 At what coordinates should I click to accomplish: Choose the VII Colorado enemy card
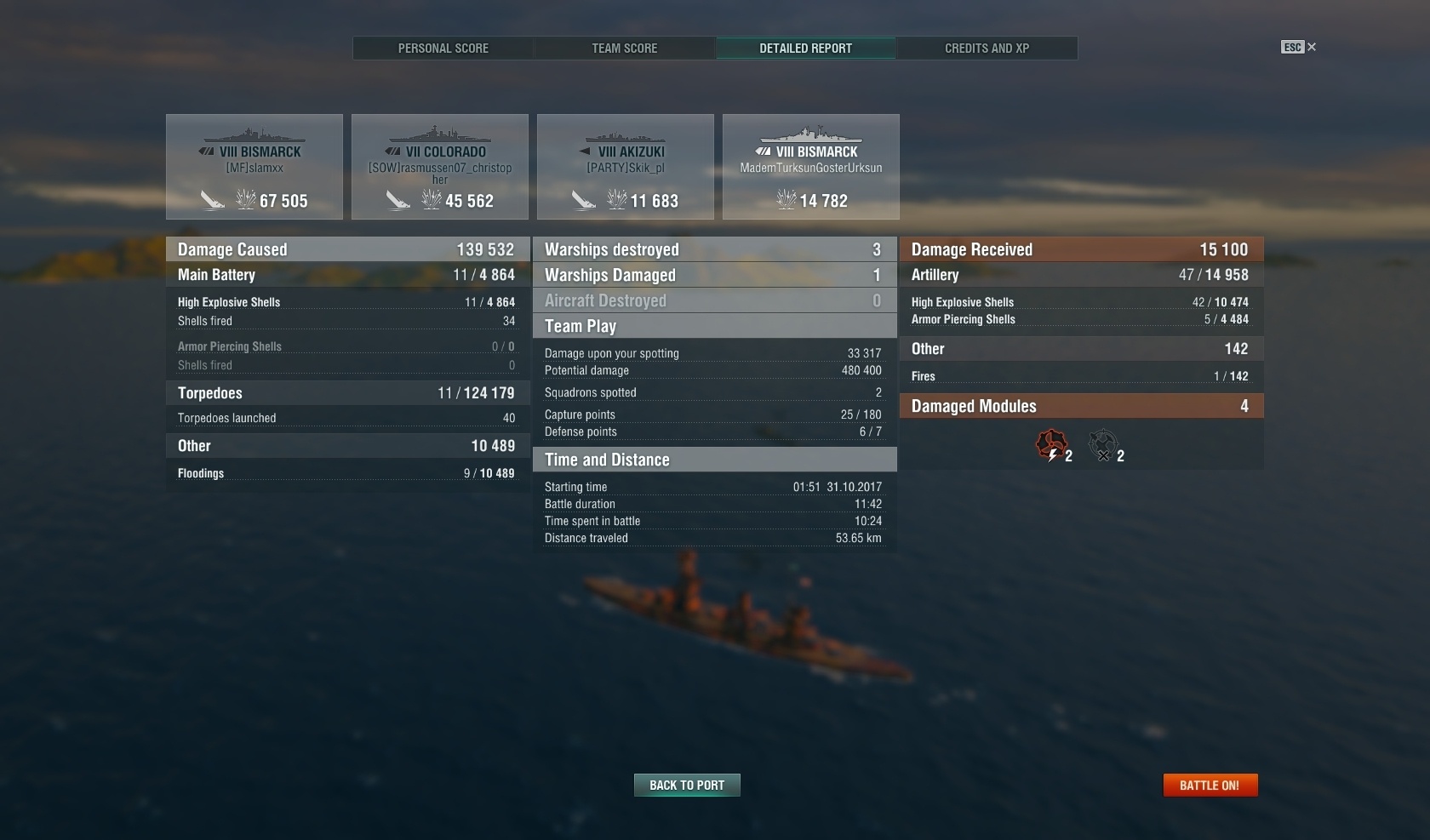tap(440, 167)
